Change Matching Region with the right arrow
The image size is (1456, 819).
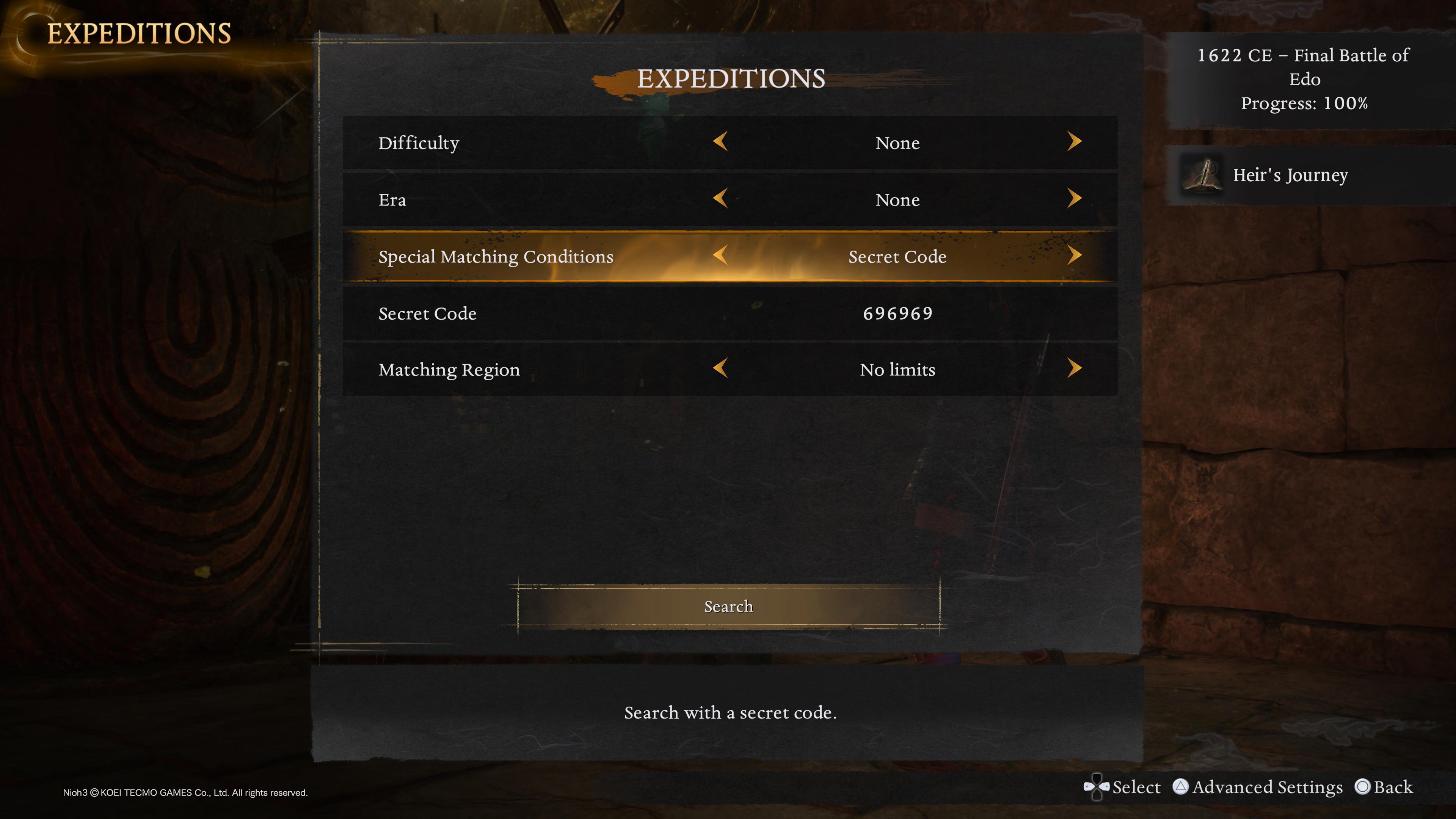tap(1074, 369)
